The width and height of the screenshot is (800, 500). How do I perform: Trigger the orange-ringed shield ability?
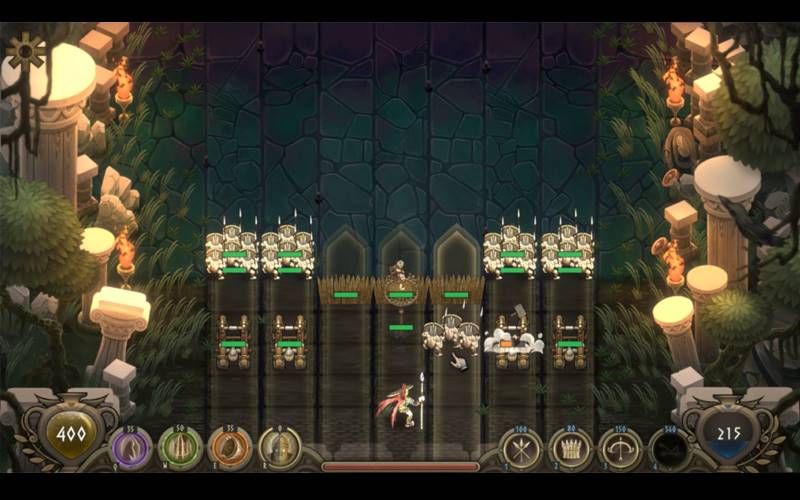[x=230, y=449]
